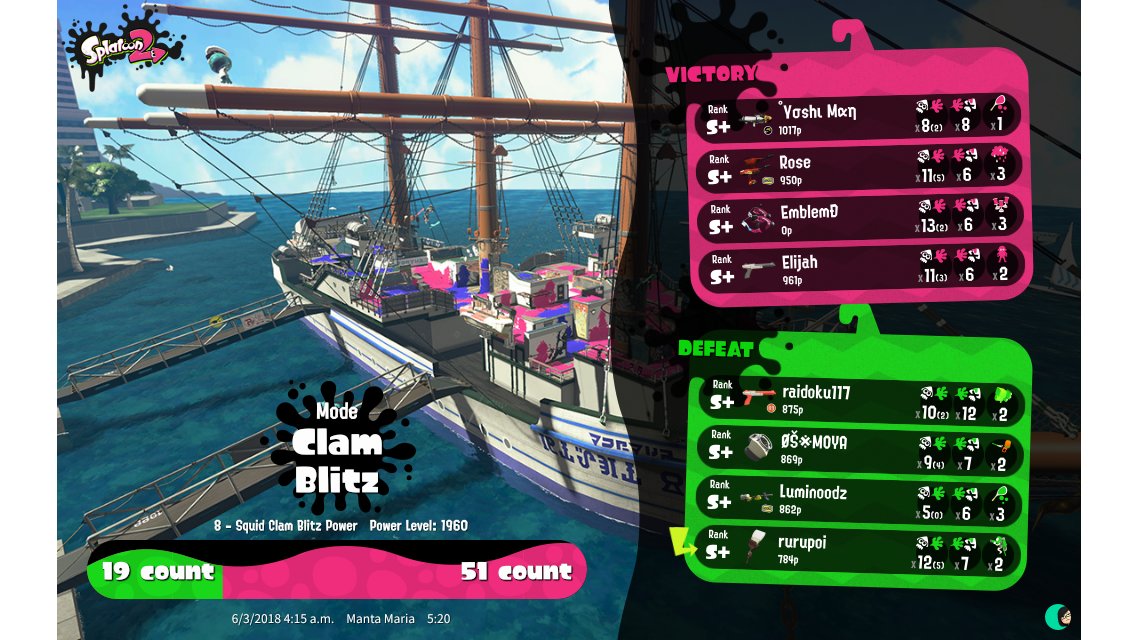The image size is (1138, 640).
Task: Select Yoshi Mxn's player row
Action: (x=860, y=117)
